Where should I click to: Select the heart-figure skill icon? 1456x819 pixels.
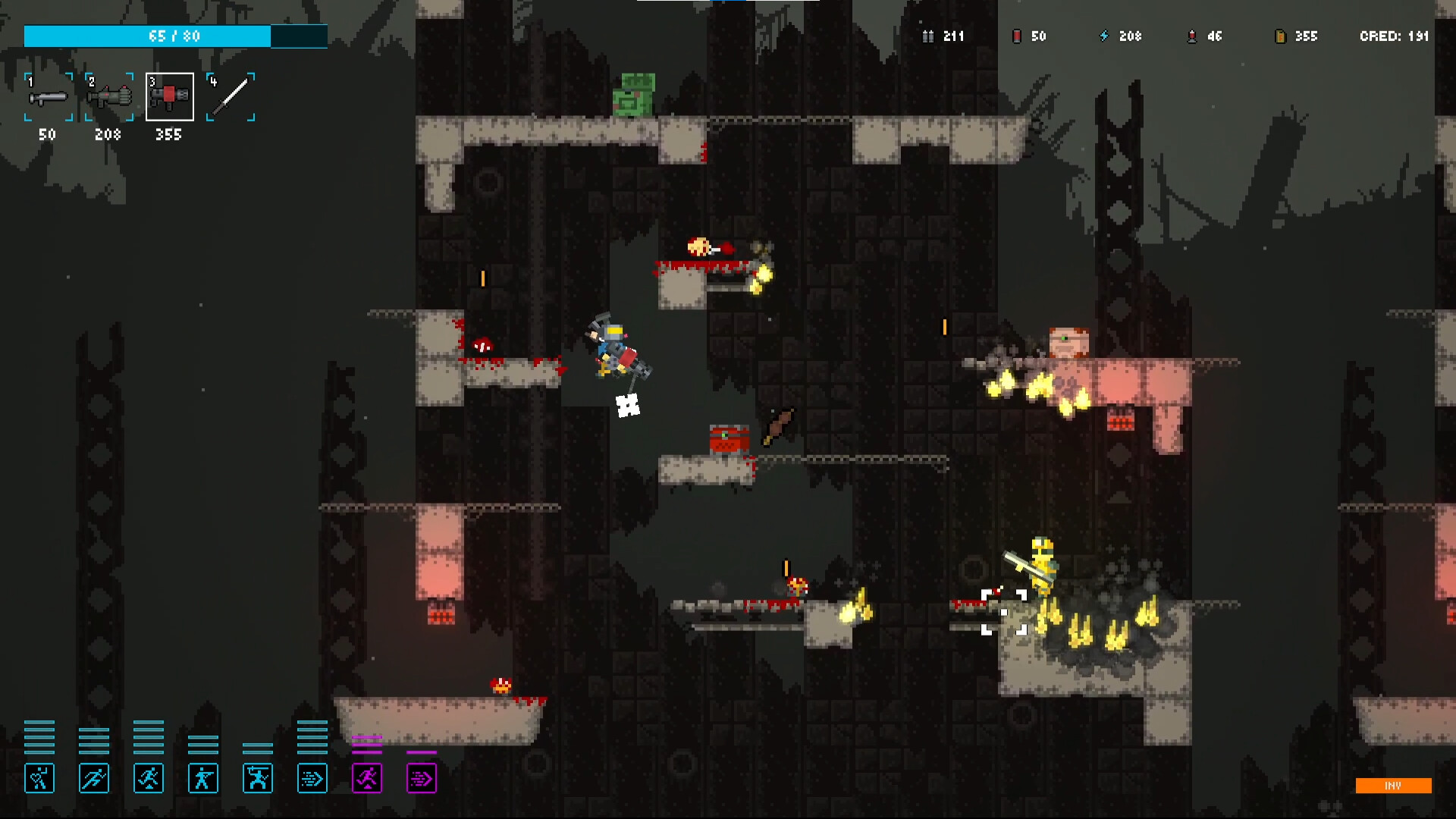39,777
